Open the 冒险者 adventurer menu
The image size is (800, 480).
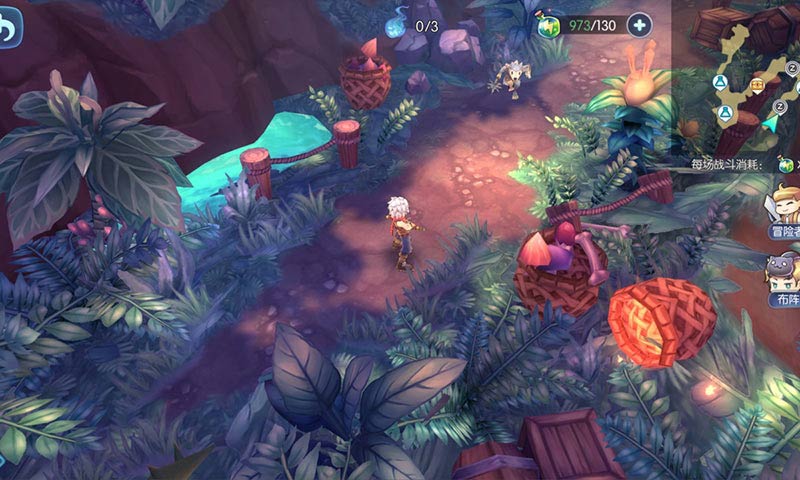783,208
